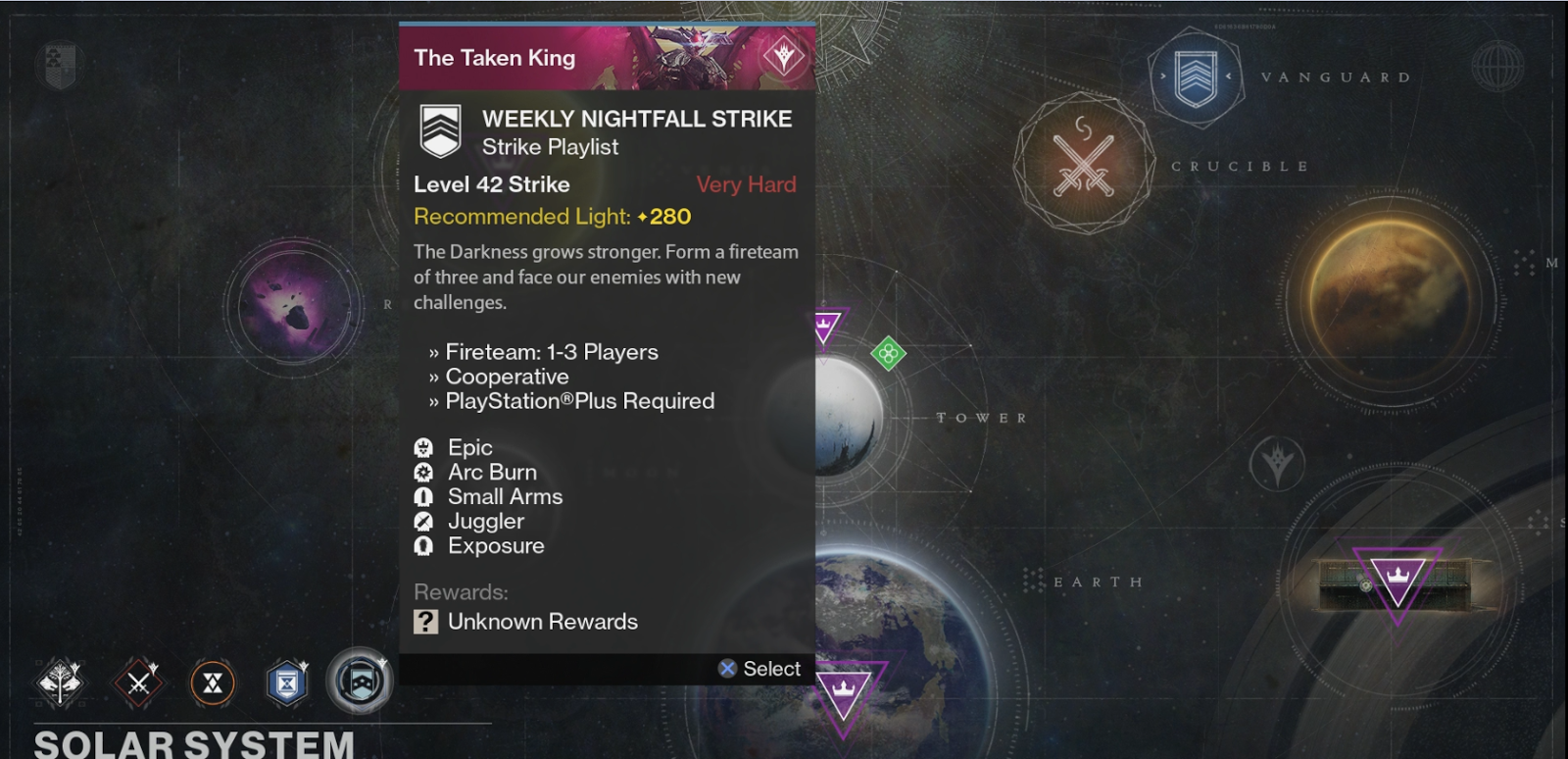Select the red diamond crossed-swords activity icon
This screenshot has height=759, width=1568.
[138, 683]
